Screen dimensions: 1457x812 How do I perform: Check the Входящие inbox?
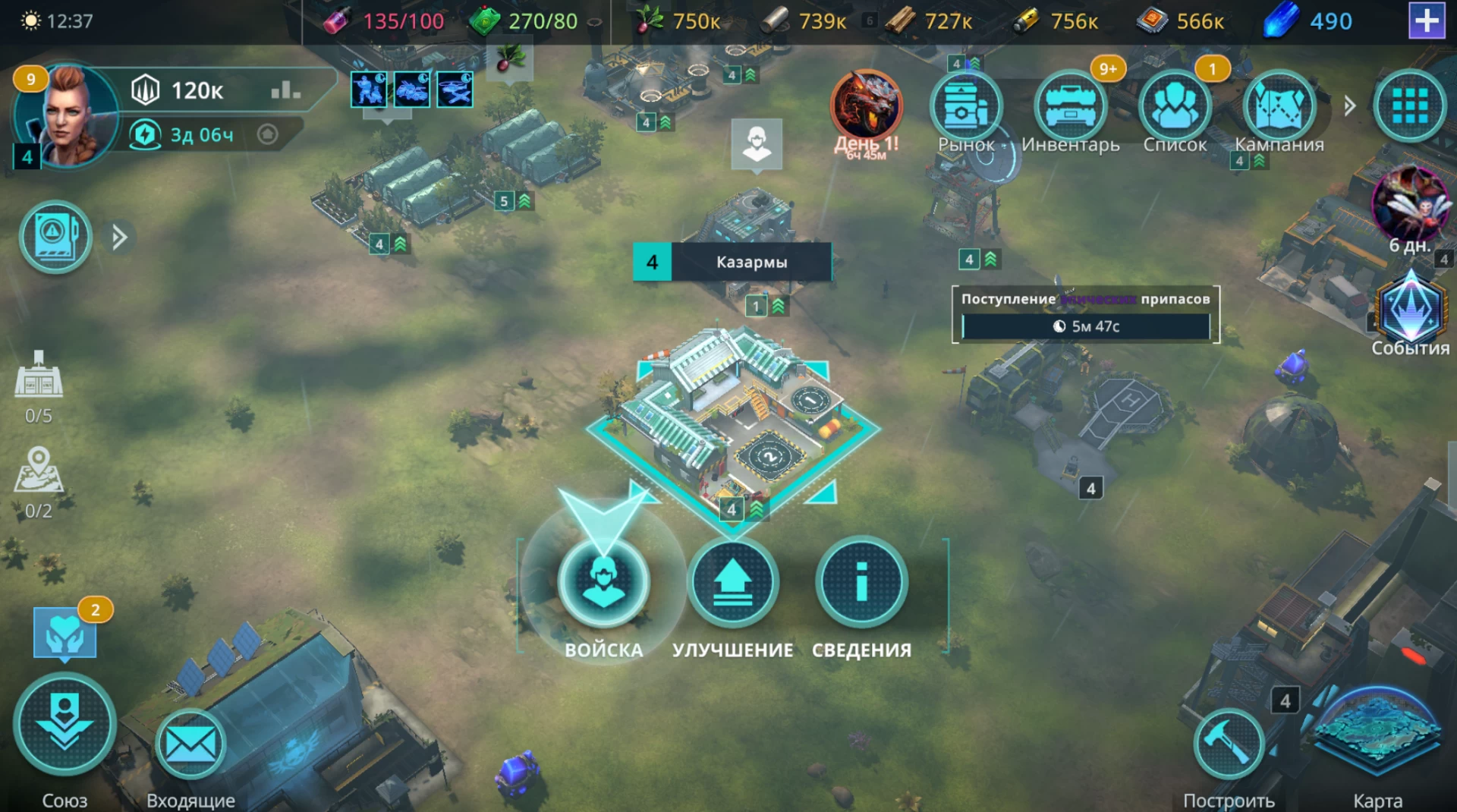tap(190, 745)
